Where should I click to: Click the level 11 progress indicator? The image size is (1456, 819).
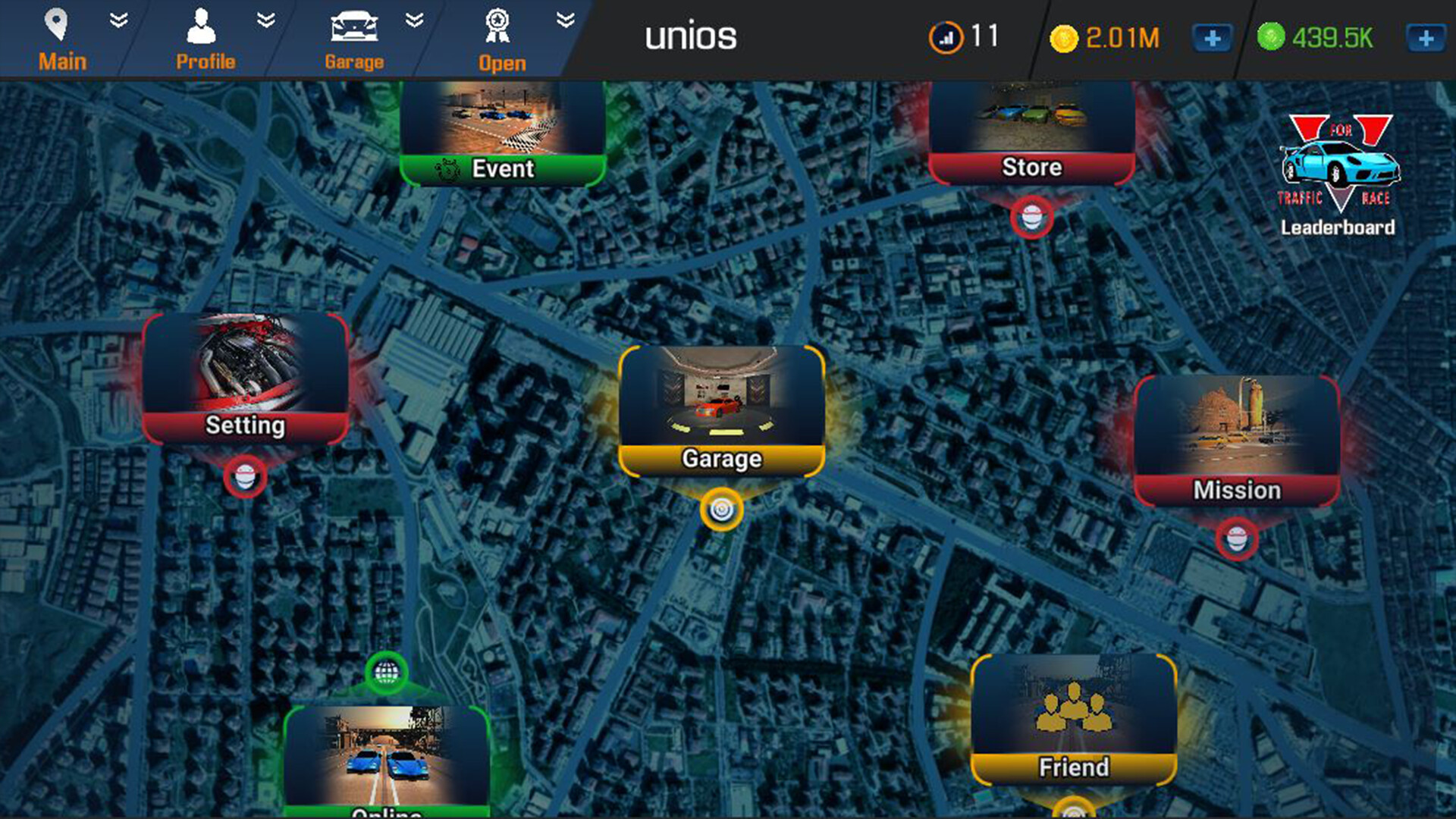[963, 36]
